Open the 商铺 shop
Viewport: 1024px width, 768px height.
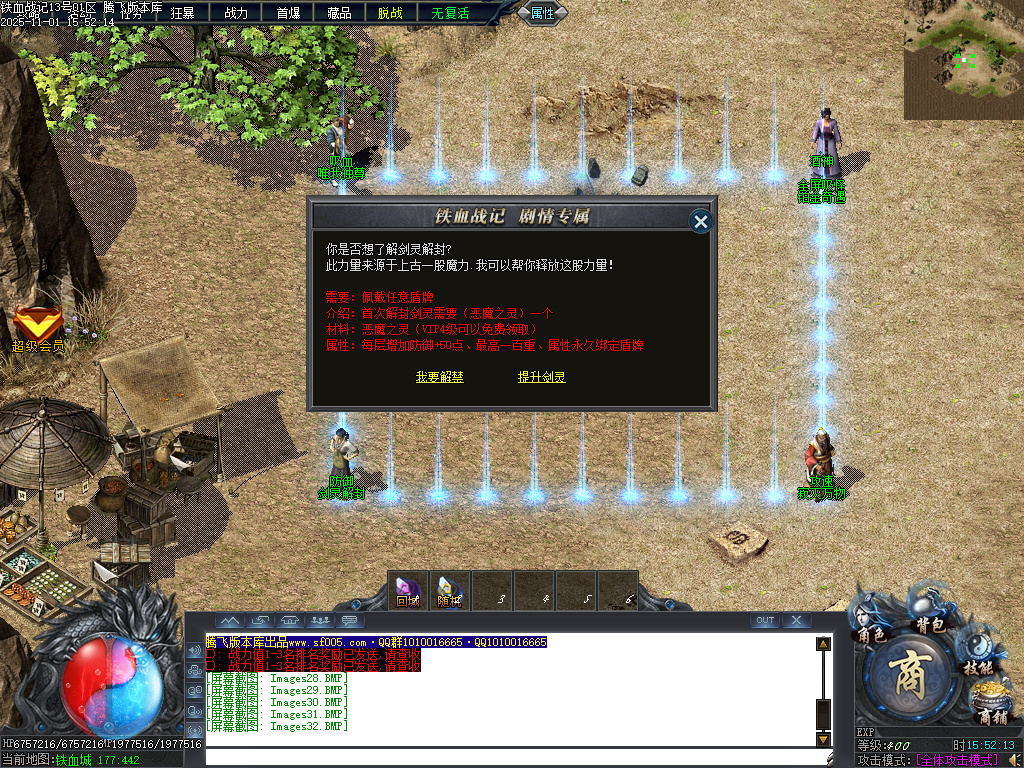pyautogui.click(x=992, y=704)
